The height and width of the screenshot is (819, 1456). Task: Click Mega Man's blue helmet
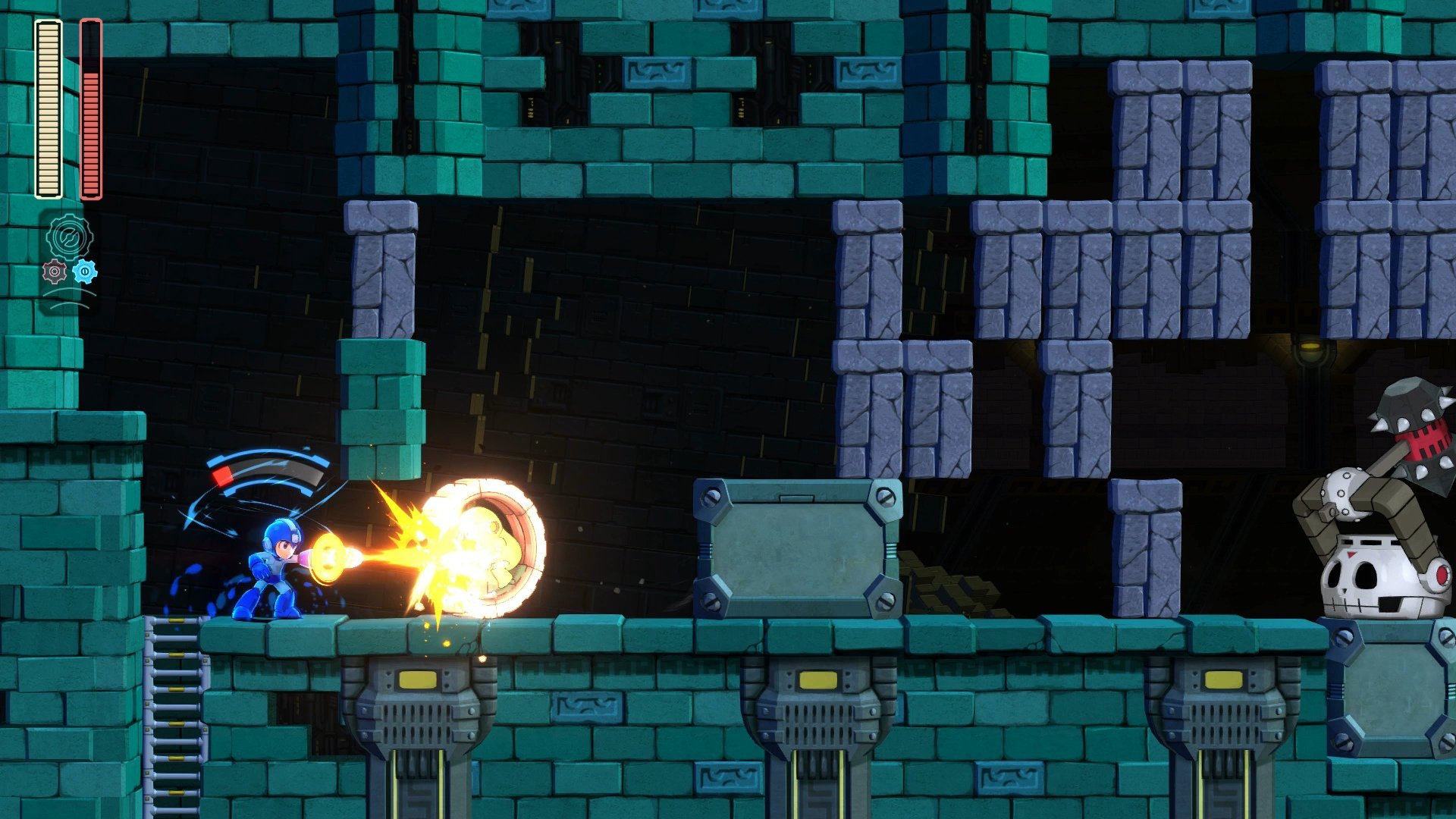[281, 531]
